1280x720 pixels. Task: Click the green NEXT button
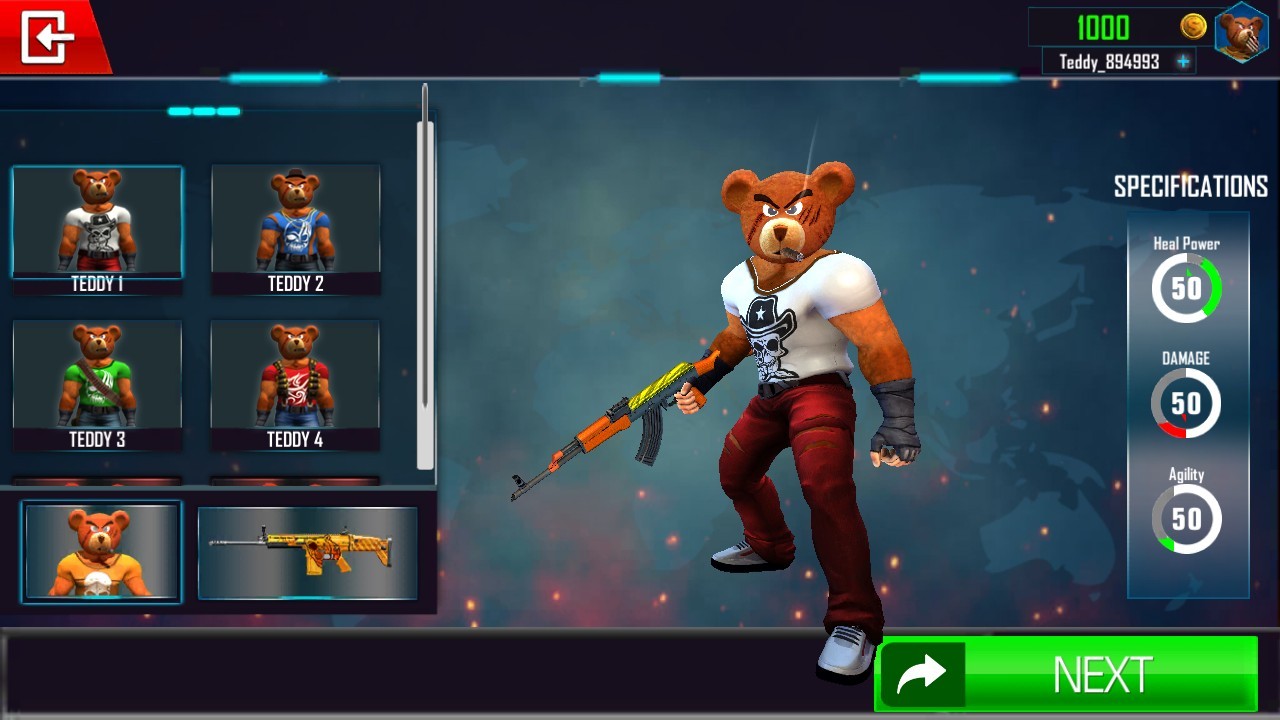pyautogui.click(x=1066, y=674)
